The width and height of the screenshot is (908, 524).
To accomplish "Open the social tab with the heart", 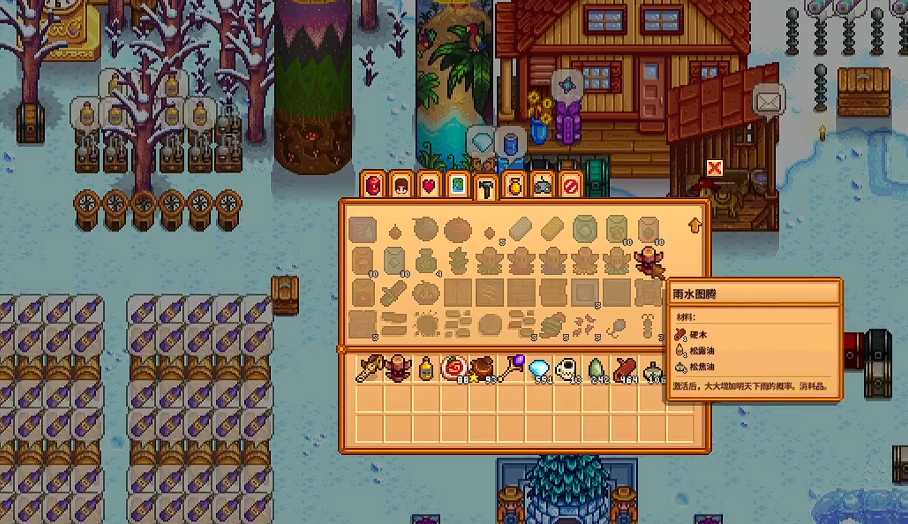I will point(430,185).
